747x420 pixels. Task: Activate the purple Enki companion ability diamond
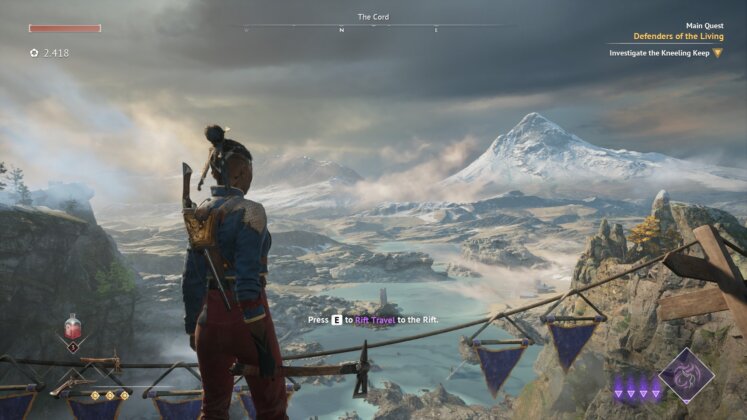686,375
